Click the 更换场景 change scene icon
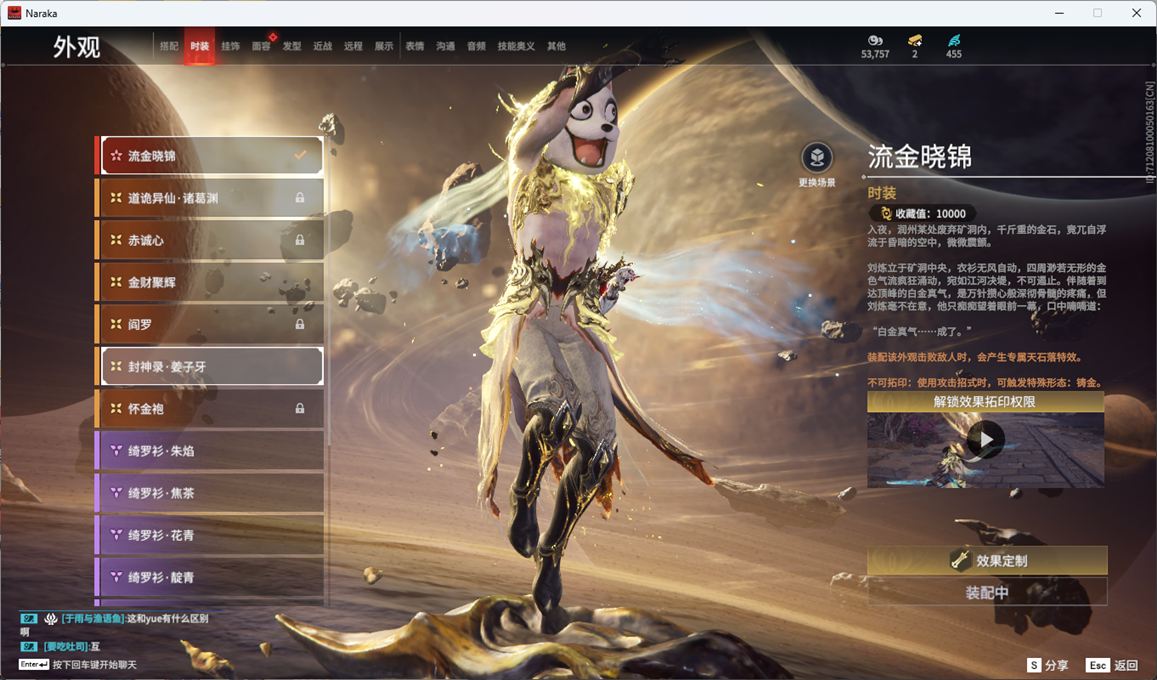The width and height of the screenshot is (1157, 680). click(x=817, y=158)
